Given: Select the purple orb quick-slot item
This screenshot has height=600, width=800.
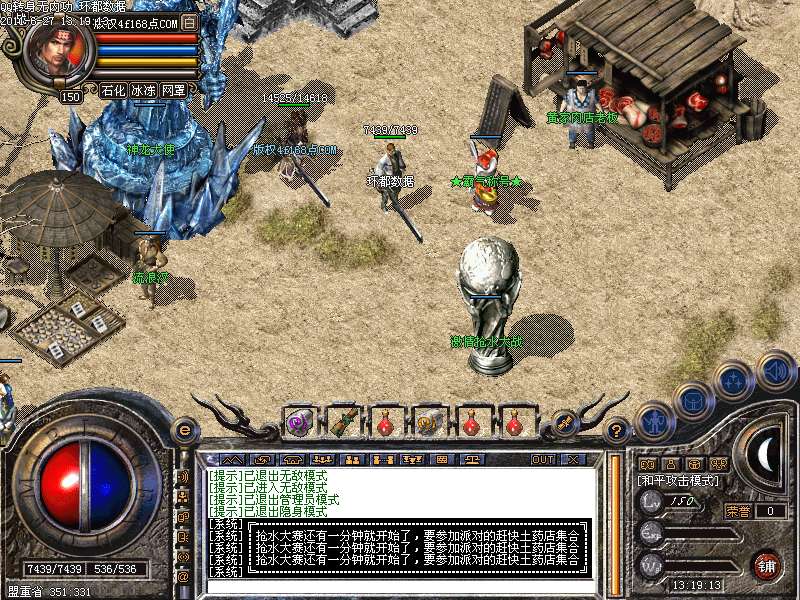Looking at the screenshot, I should click(298, 422).
